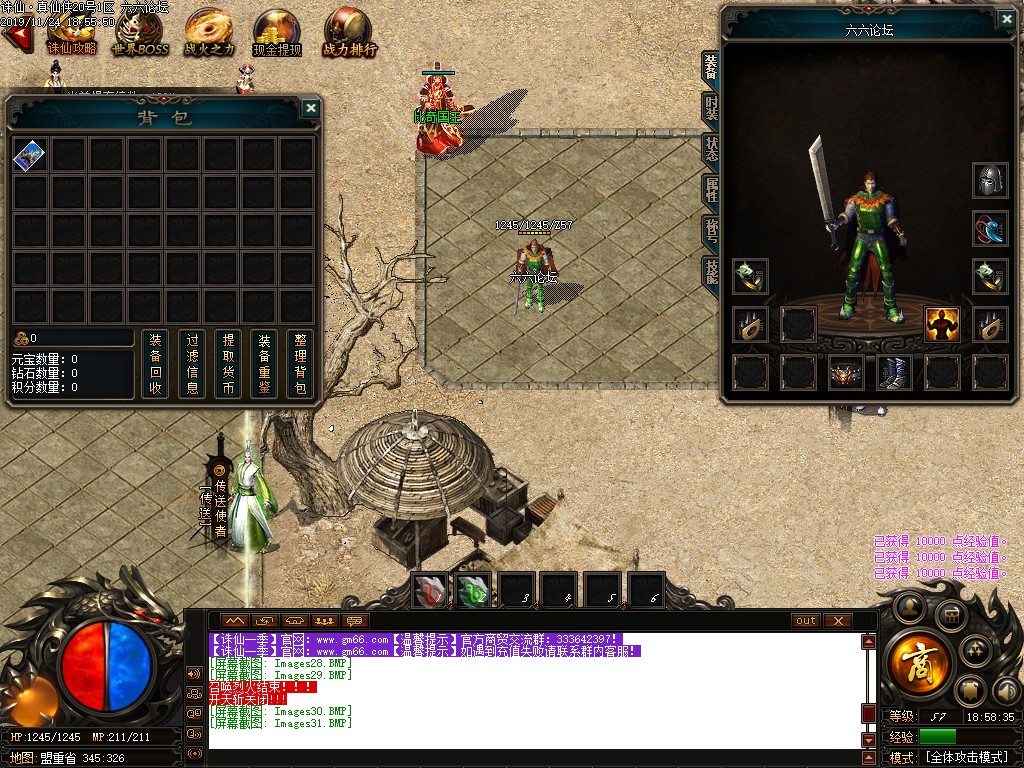The height and width of the screenshot is (768, 1024).
Task: Select the equipped helmet slot
Action: click(x=990, y=181)
